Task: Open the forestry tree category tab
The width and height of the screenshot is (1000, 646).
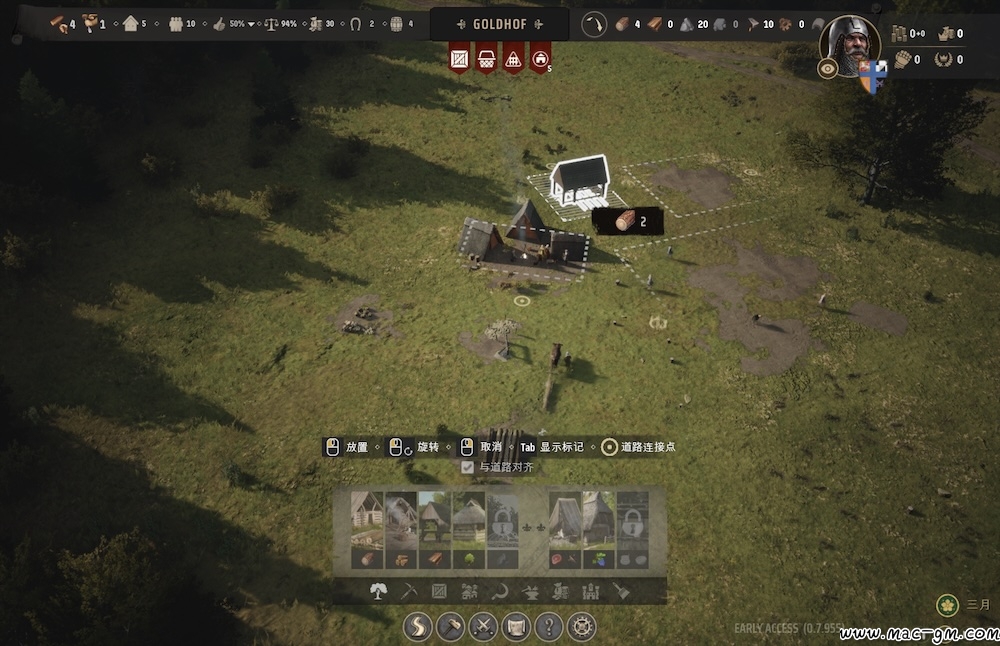Action: pyautogui.click(x=378, y=591)
